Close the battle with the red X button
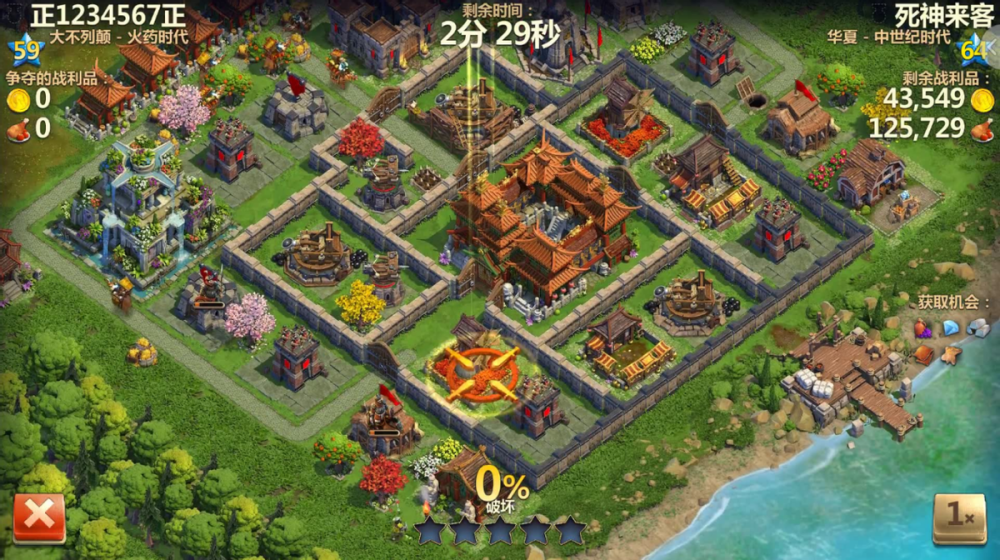Viewport: 1000px width, 560px height. [x=39, y=518]
